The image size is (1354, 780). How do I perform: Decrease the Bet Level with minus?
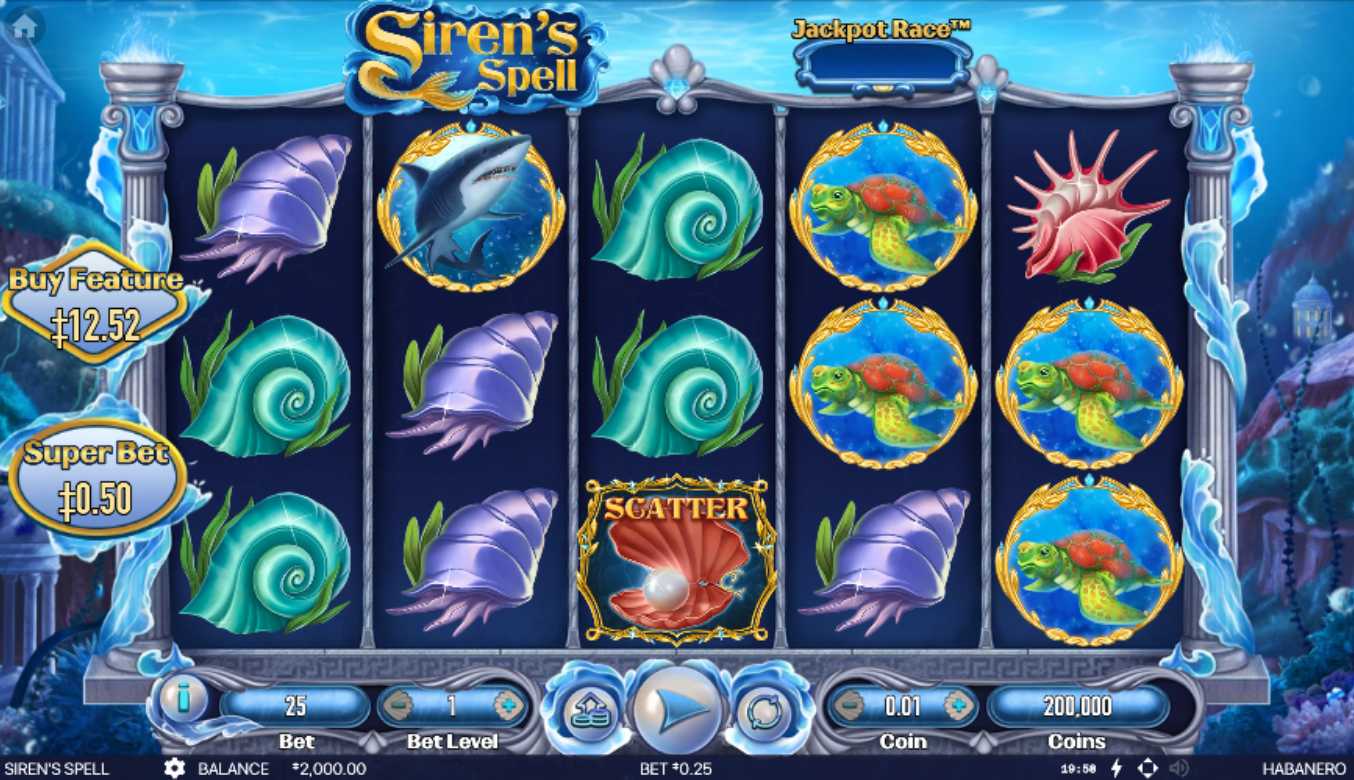(x=398, y=706)
